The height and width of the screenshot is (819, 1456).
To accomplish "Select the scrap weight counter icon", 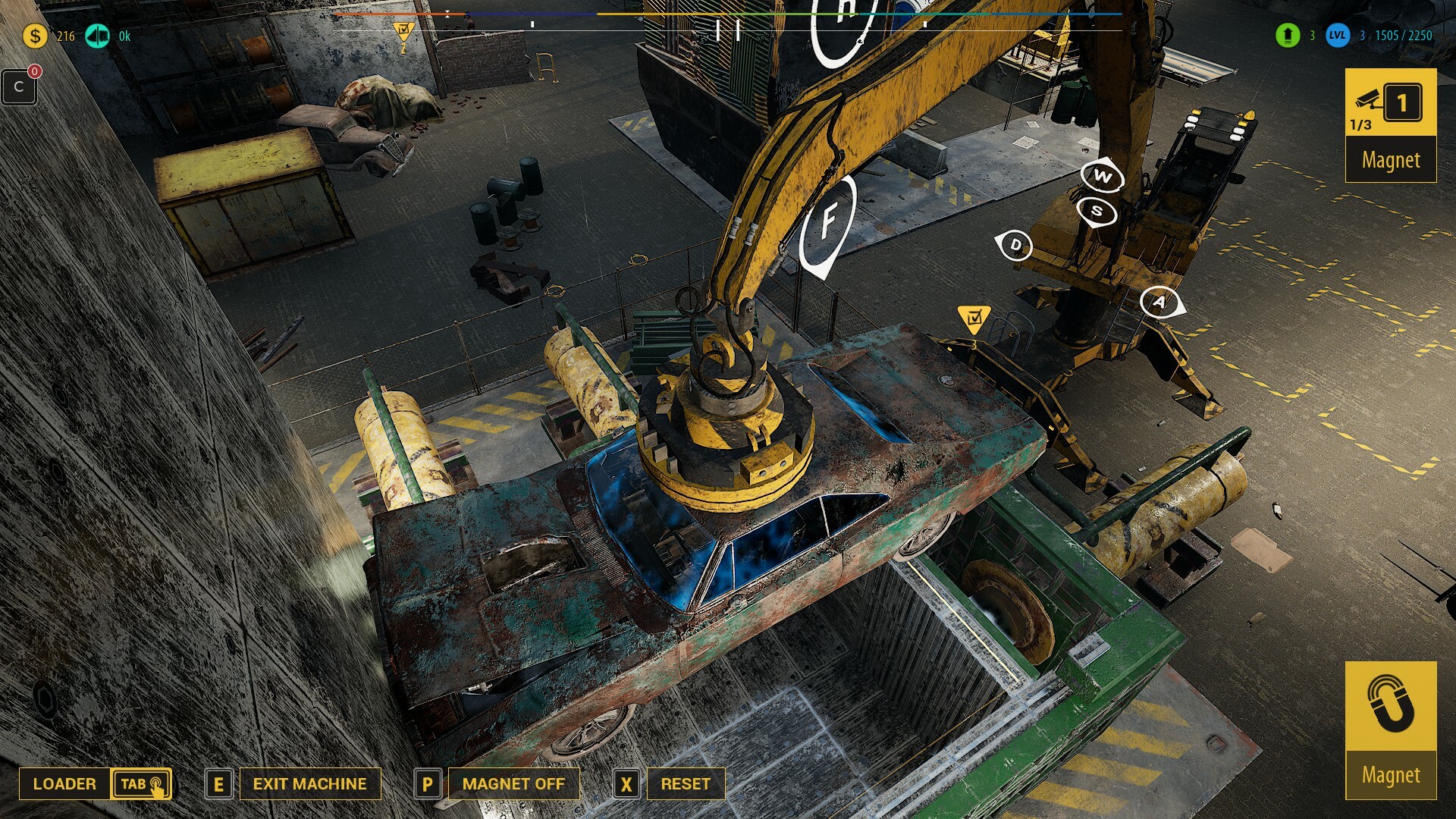I will click(97, 34).
